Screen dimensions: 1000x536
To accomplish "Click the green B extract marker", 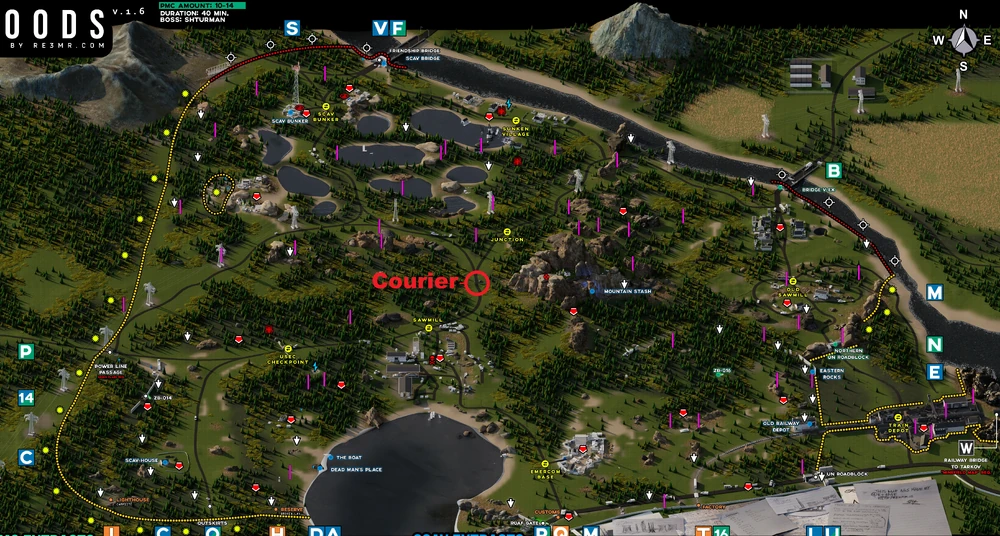I will (x=834, y=170).
